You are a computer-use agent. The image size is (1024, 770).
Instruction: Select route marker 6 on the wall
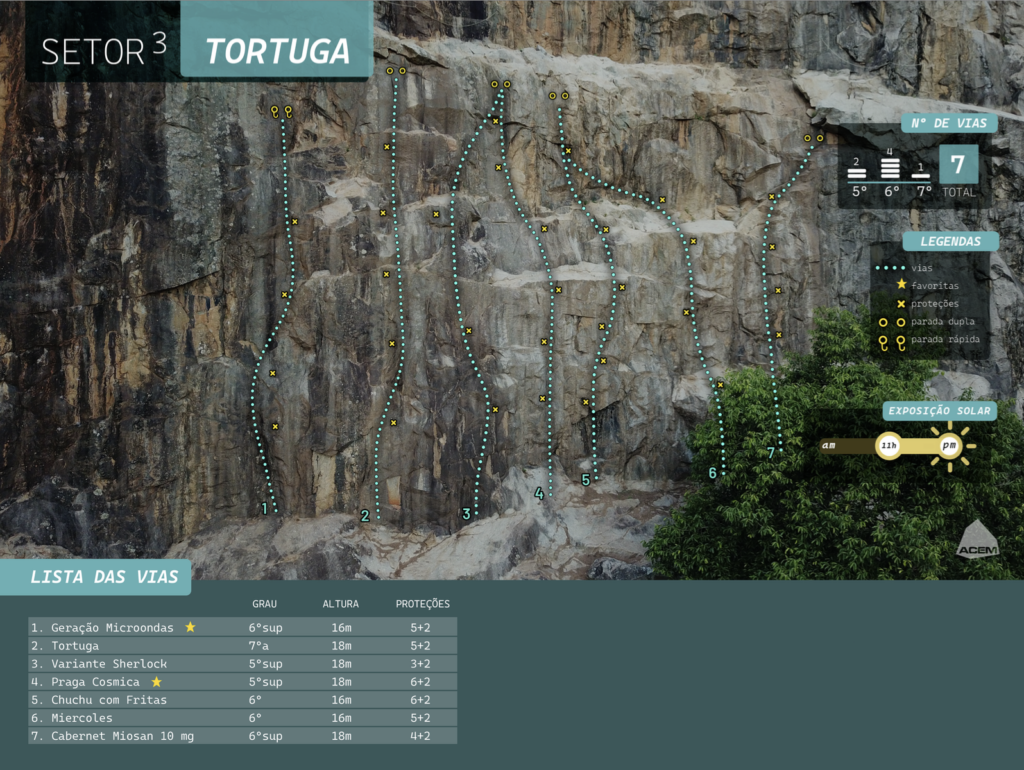click(x=713, y=472)
